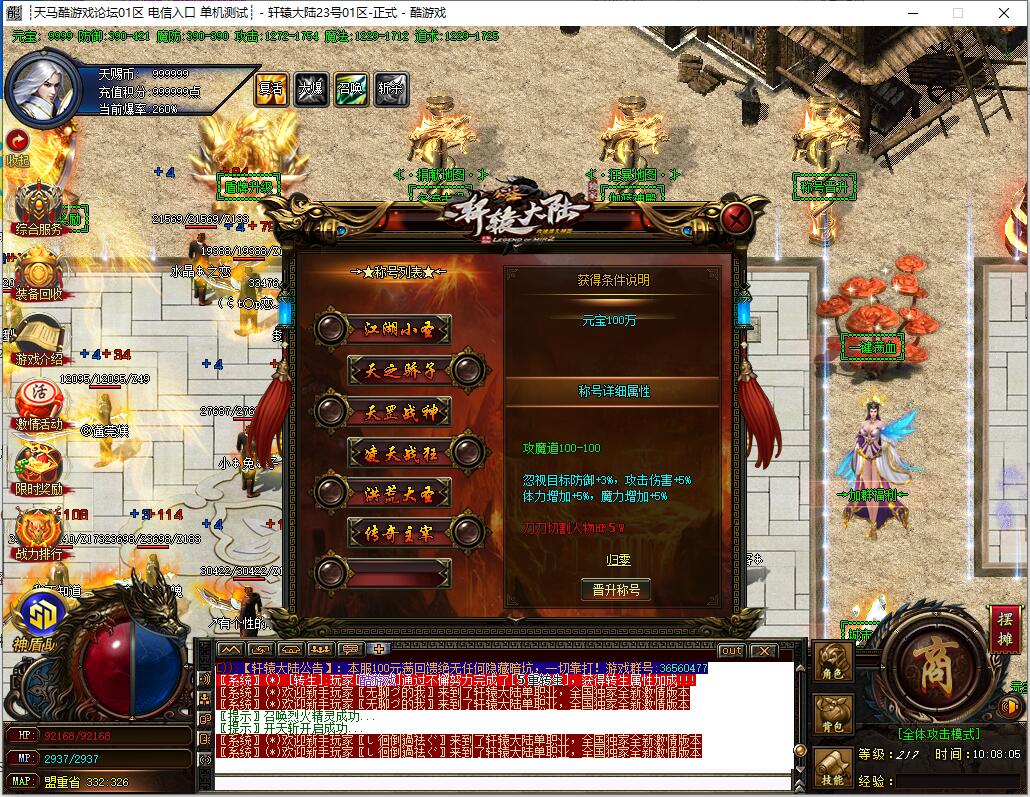The image size is (1030, 797).
Task: Open the 装备回收 equipment recycle icon
Action: click(39, 273)
